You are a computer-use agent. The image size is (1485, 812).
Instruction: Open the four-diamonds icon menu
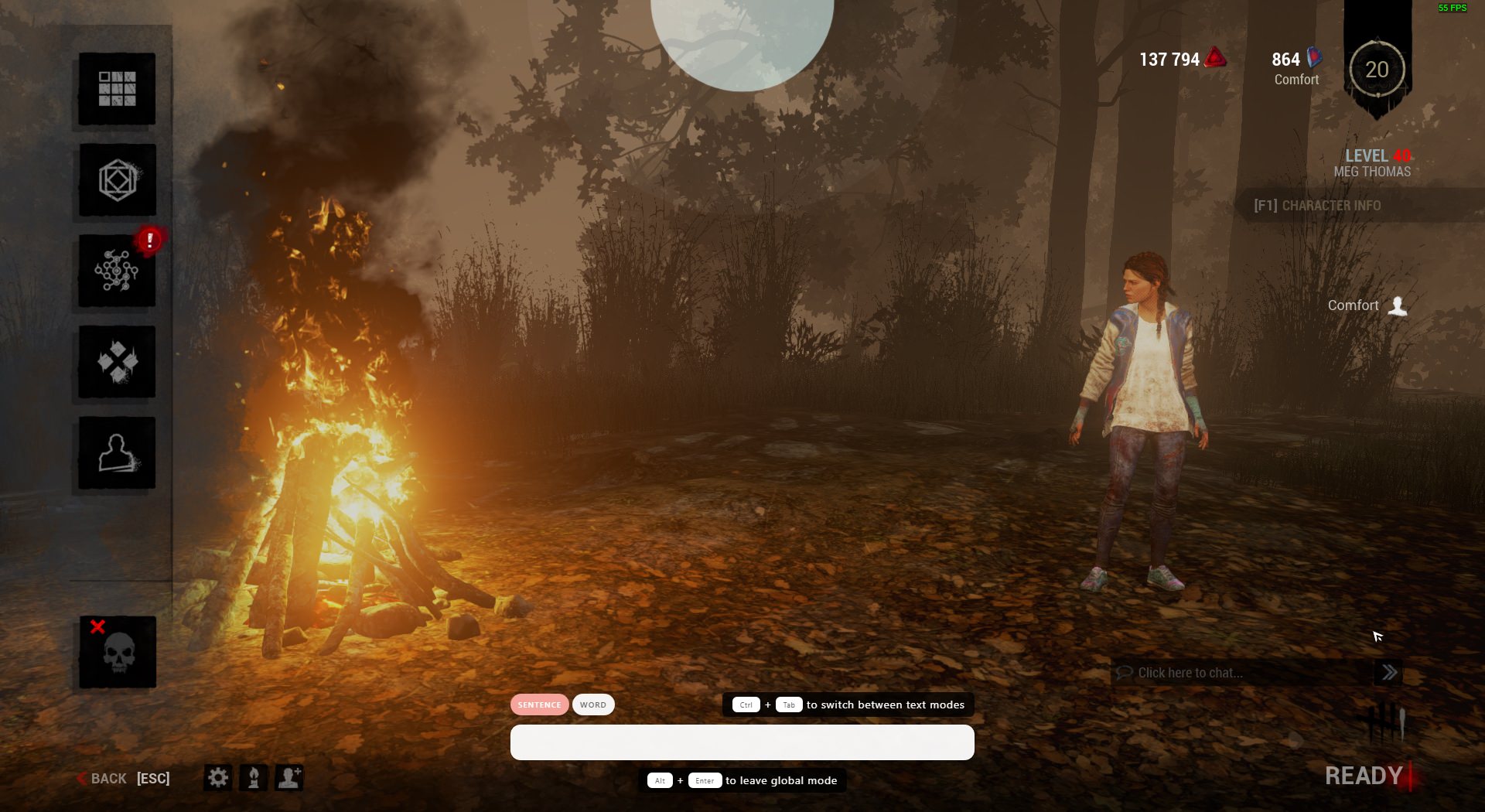pyautogui.click(x=117, y=362)
